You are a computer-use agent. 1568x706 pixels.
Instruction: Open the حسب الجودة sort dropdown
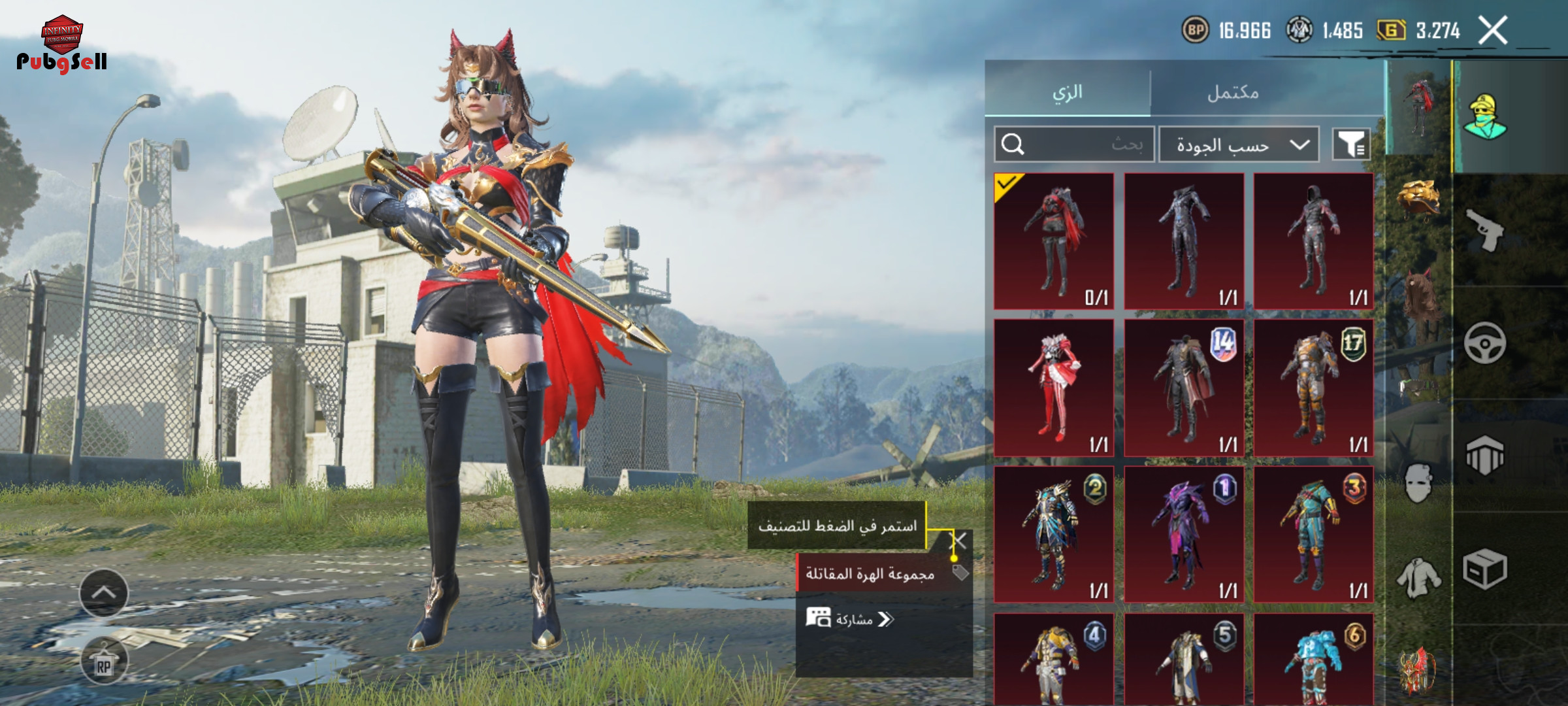pos(1239,144)
